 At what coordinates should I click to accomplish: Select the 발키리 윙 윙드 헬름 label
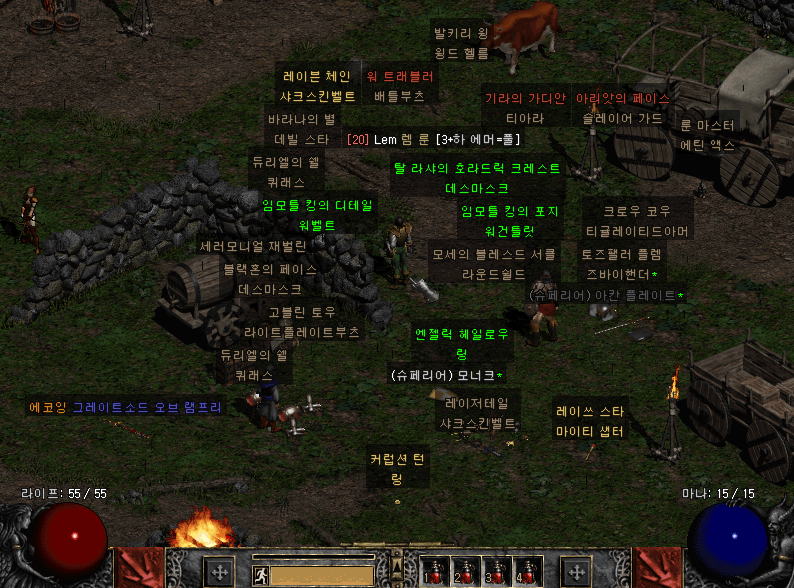pos(461,43)
